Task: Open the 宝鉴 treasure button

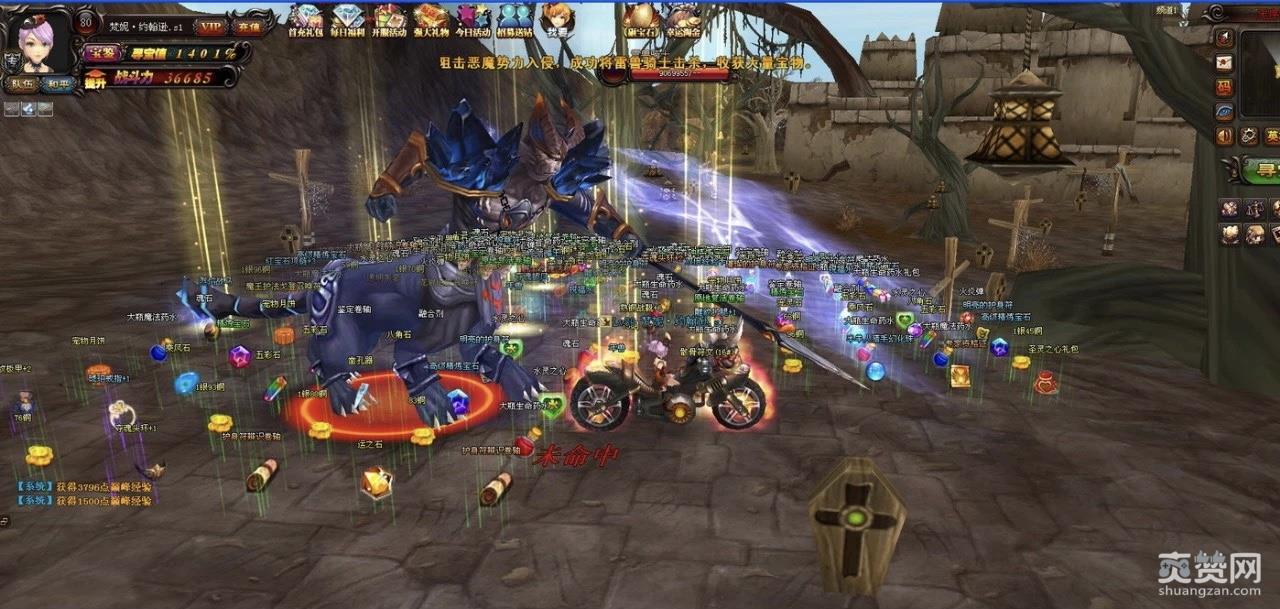Action: 100,53
